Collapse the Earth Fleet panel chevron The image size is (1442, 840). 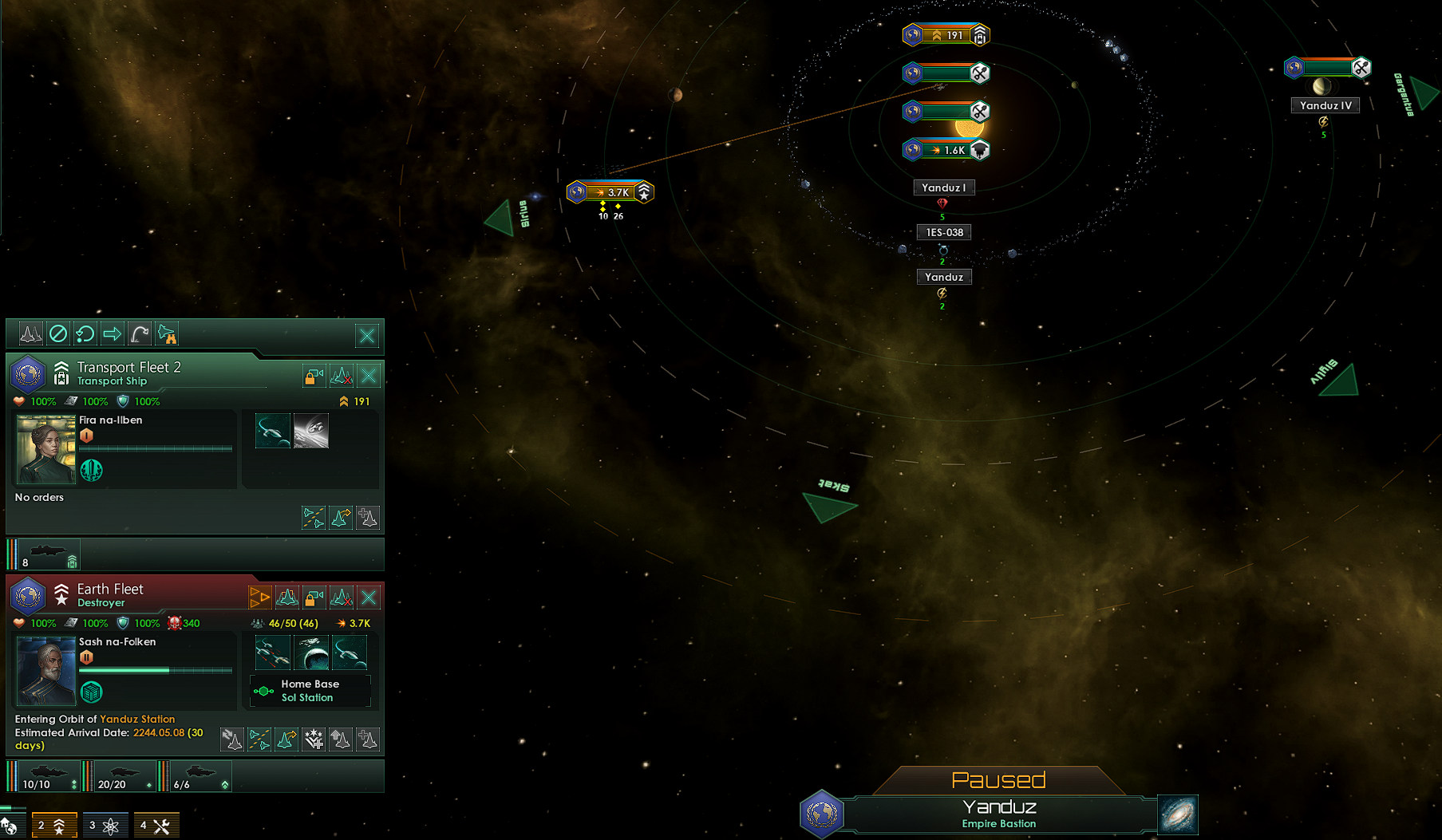pyautogui.click(x=61, y=589)
